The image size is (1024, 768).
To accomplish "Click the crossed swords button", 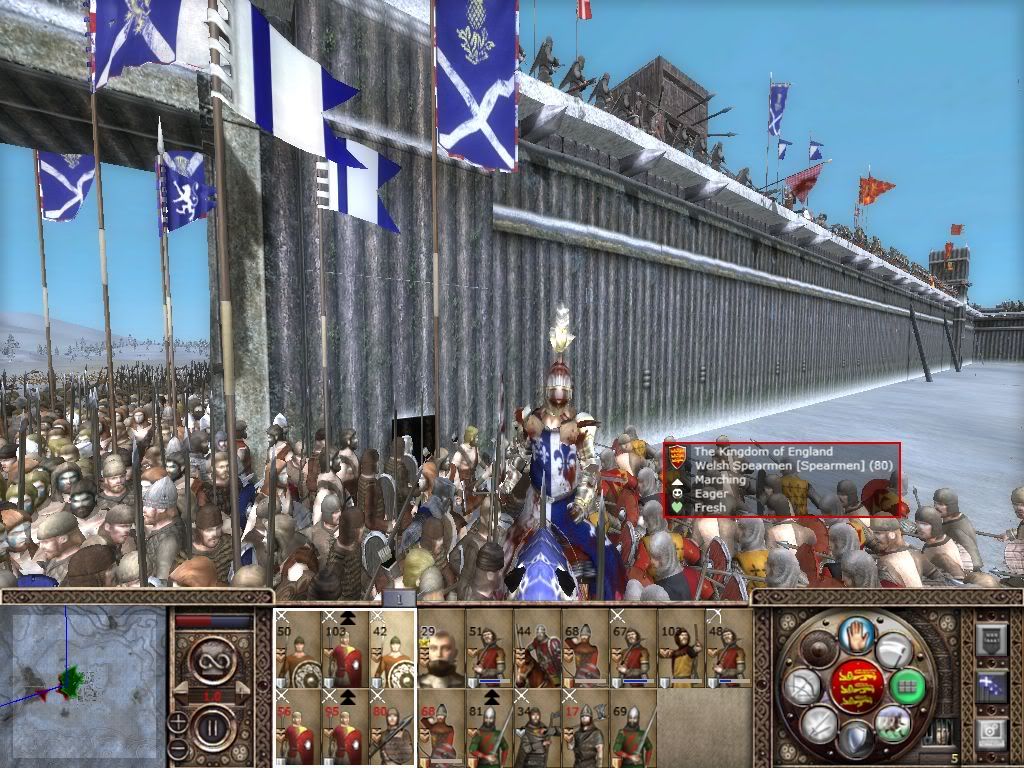I will [818, 724].
